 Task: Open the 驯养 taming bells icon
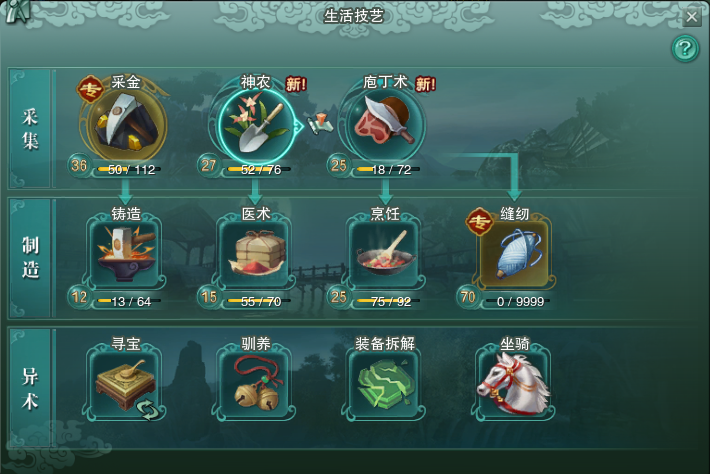(x=256, y=382)
